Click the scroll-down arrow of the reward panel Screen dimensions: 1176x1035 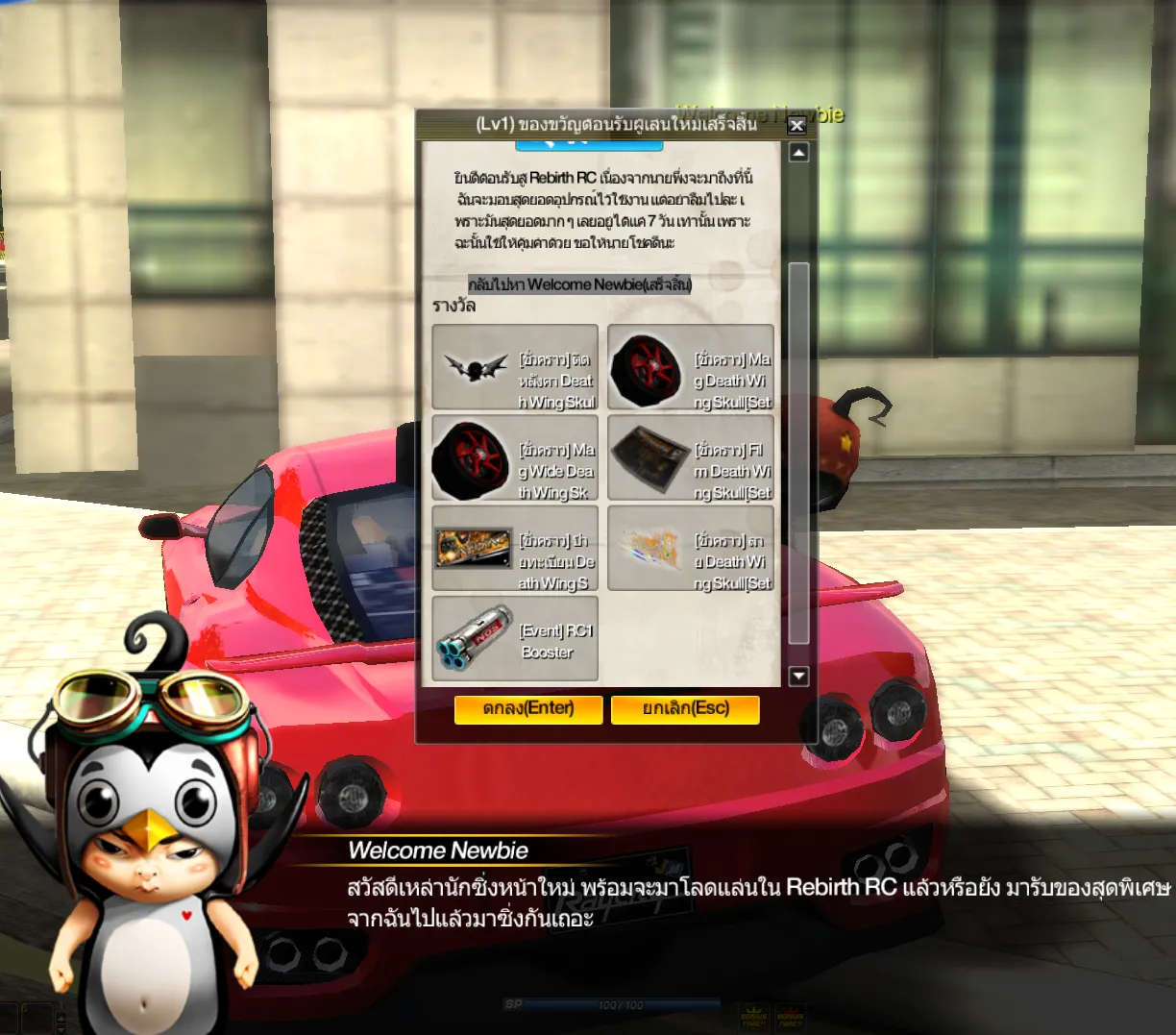click(x=798, y=677)
